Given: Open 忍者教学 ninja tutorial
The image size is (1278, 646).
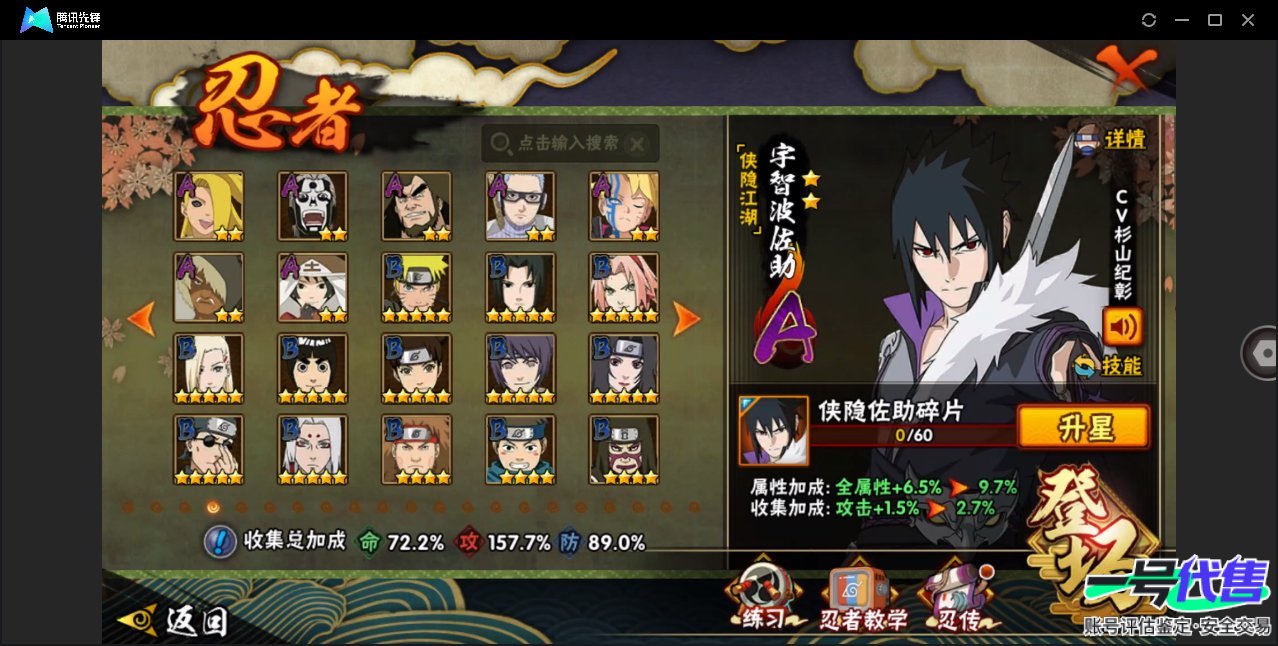Looking at the screenshot, I should [863, 602].
